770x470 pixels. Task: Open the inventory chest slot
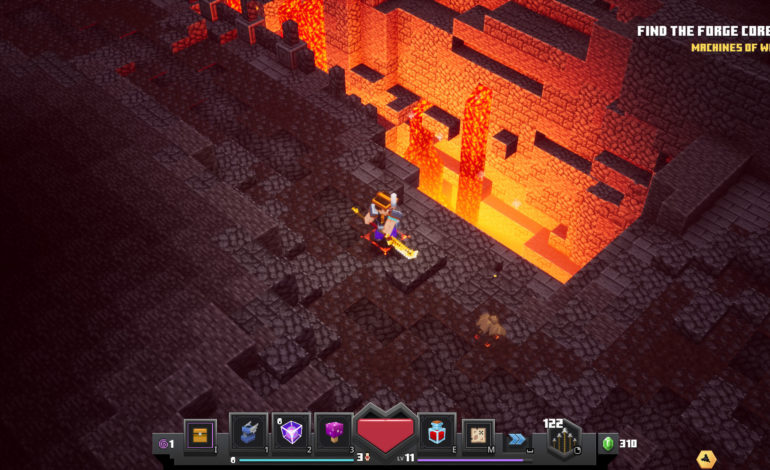pos(200,434)
